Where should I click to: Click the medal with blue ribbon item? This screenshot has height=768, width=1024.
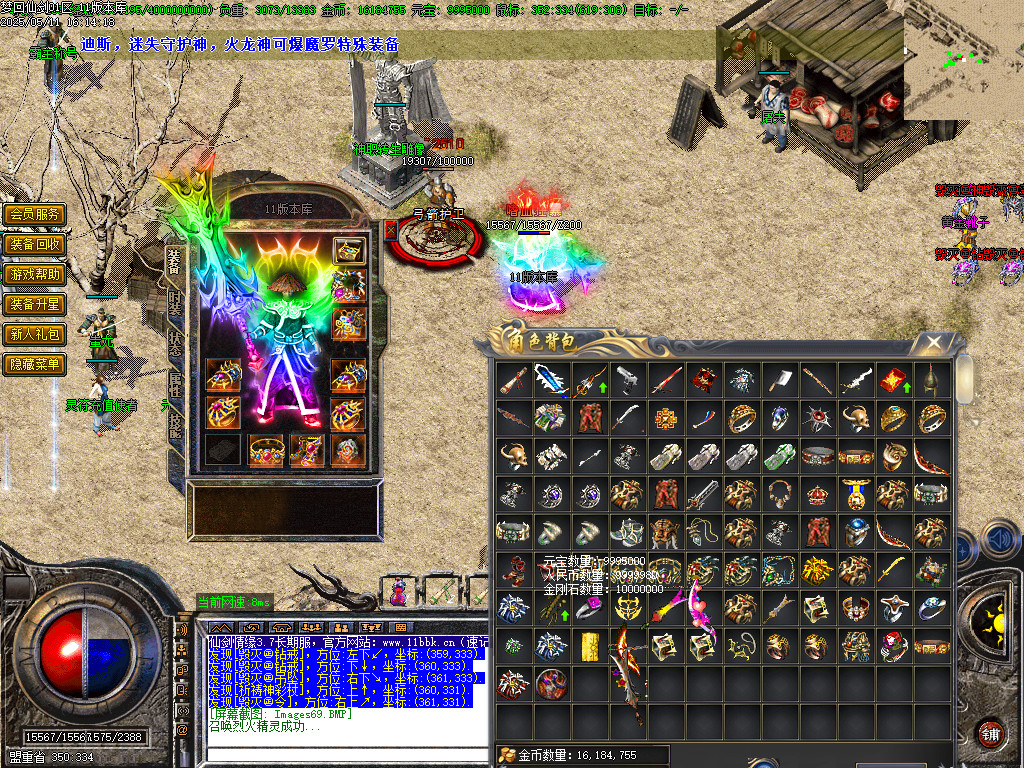(x=854, y=493)
